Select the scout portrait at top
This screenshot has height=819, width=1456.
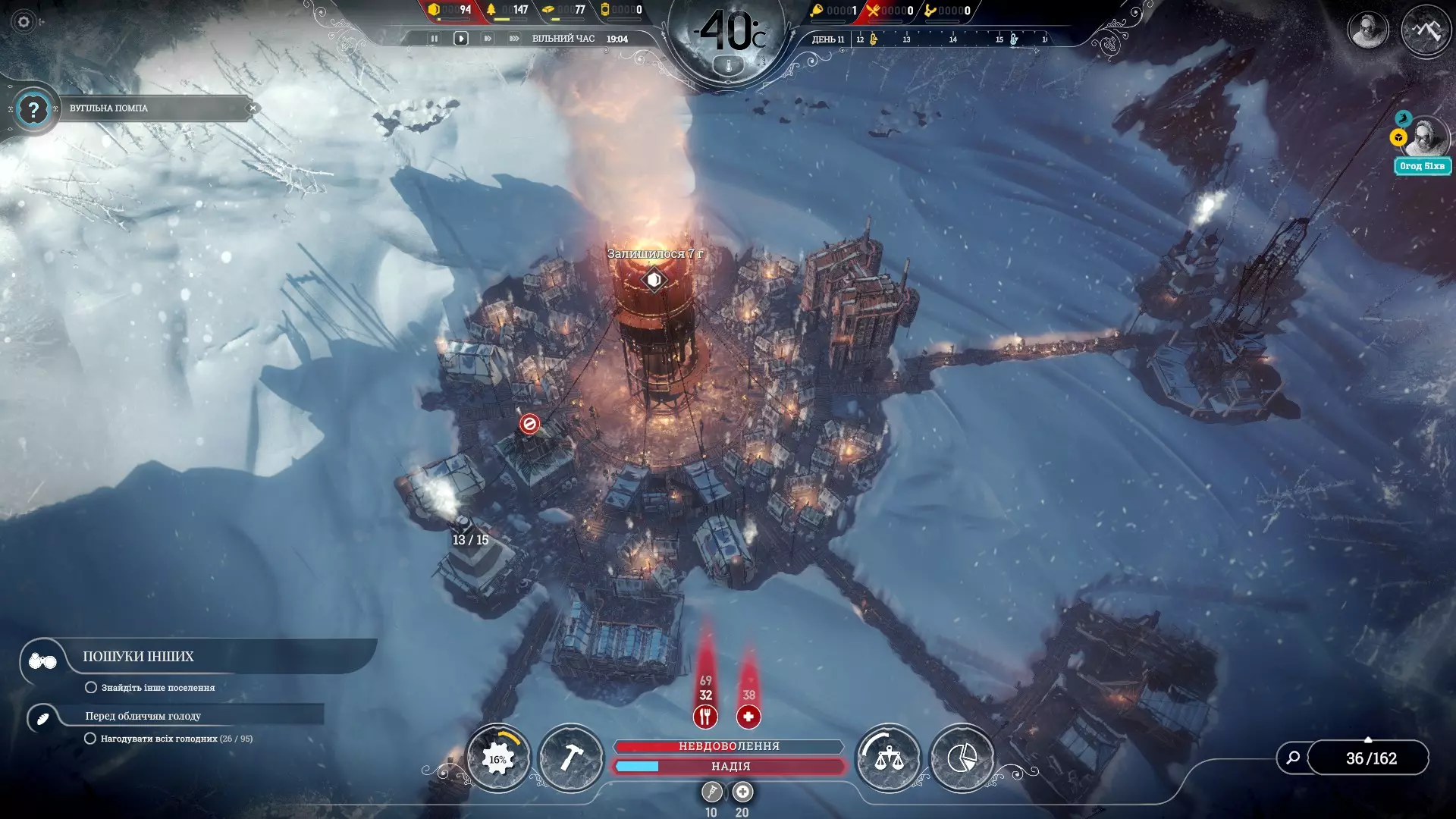click(x=1368, y=30)
